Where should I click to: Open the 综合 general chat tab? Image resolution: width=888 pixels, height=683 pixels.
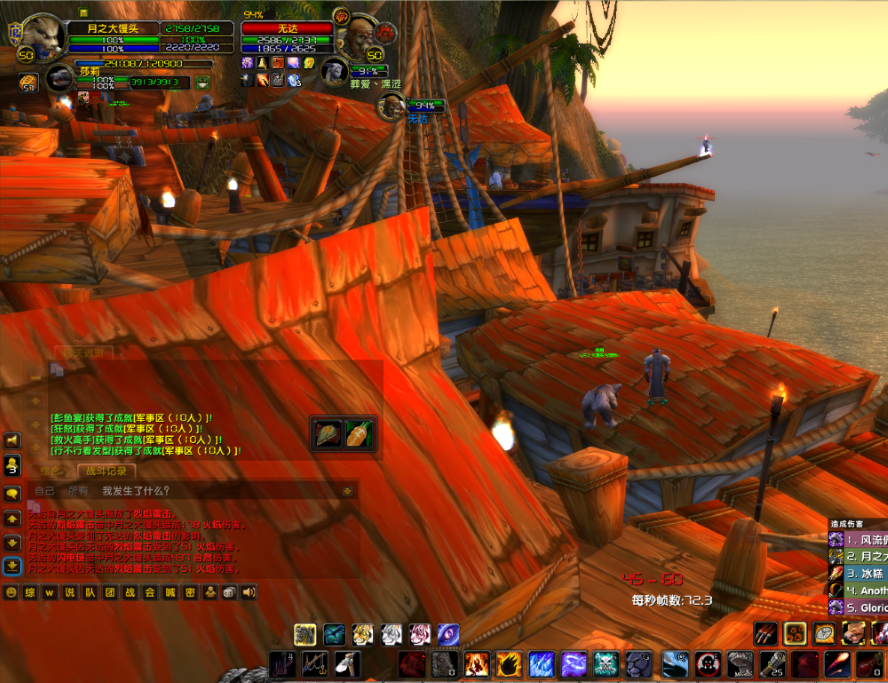click(x=52, y=471)
